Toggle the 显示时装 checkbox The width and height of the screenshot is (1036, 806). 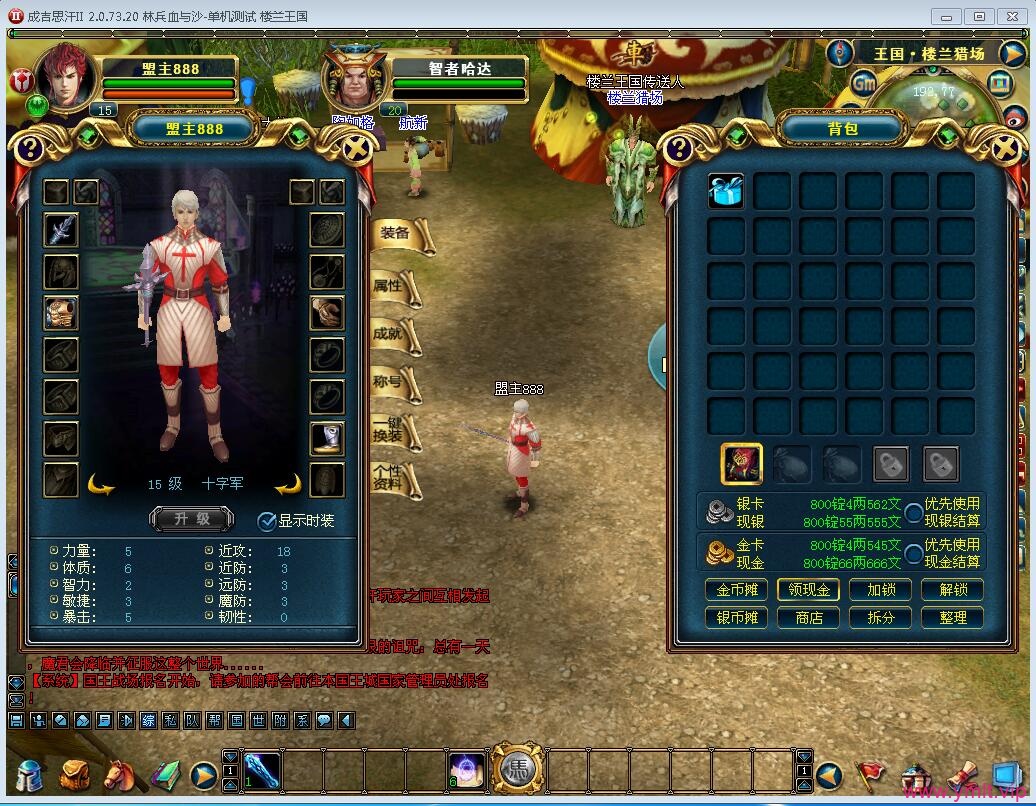coord(267,521)
